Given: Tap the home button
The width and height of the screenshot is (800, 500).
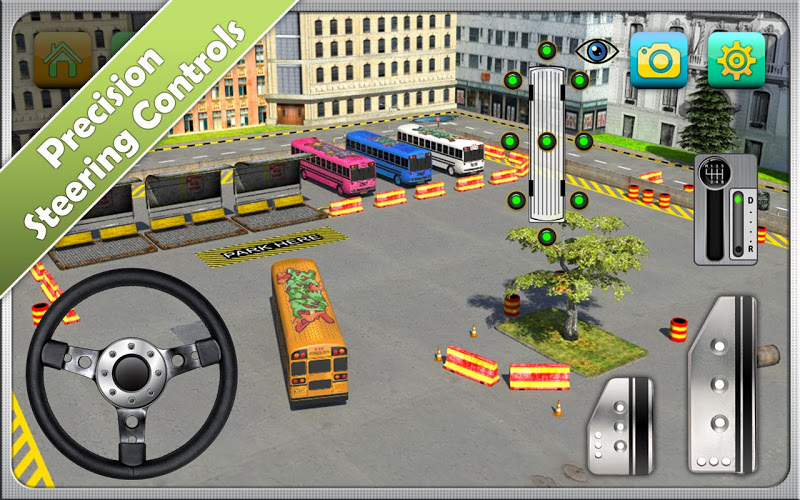Looking at the screenshot, I should (62, 59).
